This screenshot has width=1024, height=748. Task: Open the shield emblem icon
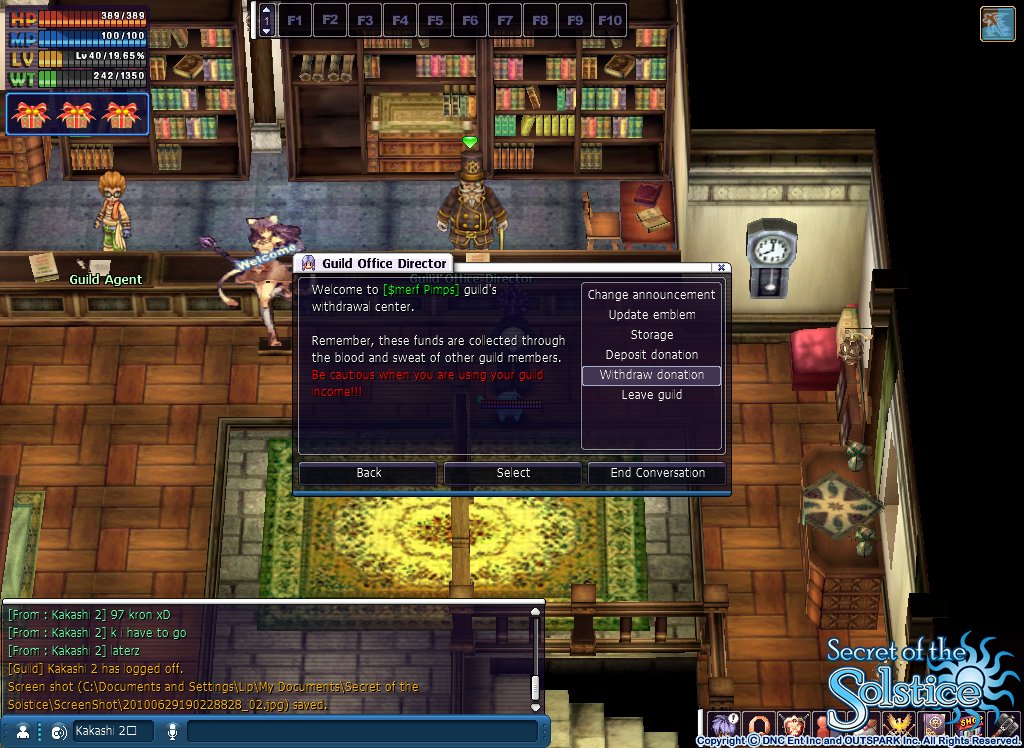pos(791,723)
